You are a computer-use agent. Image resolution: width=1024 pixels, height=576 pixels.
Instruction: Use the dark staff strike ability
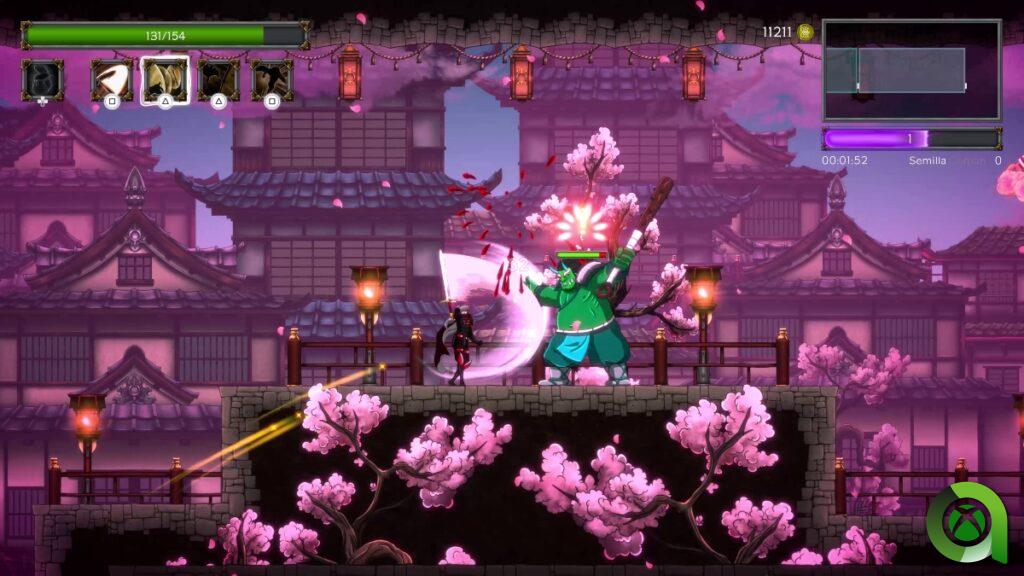pos(218,79)
